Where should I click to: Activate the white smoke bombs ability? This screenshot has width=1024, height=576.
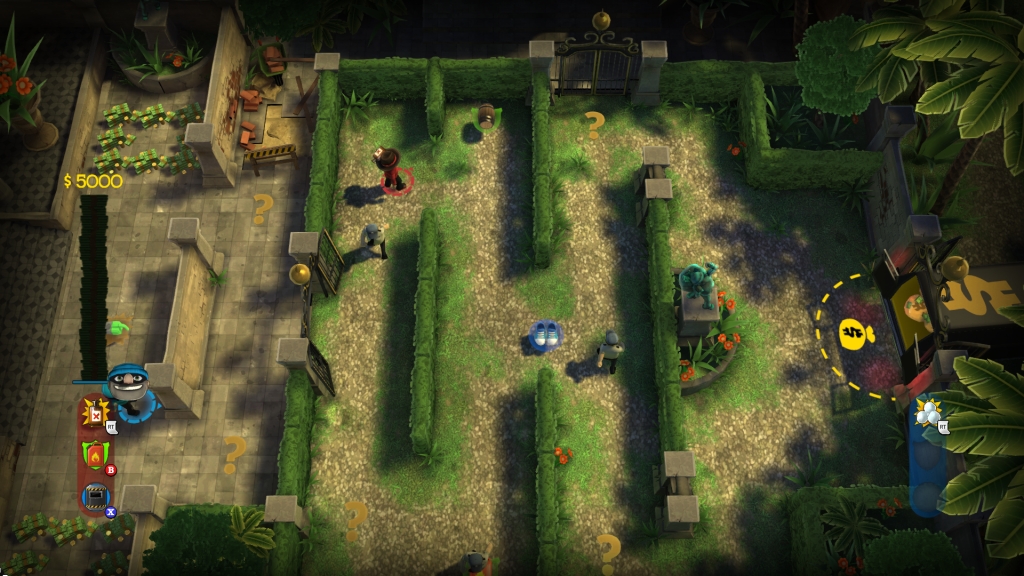(929, 413)
